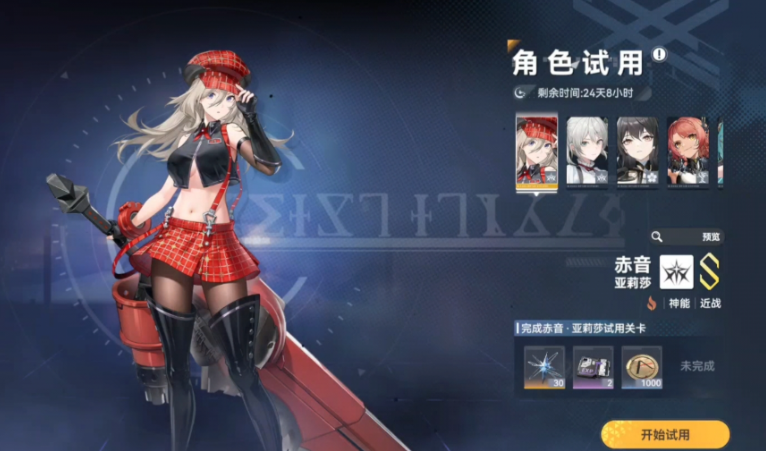Image resolution: width=766 pixels, height=451 pixels.
Task: Choose the white-haired character portrait
Action: tap(587, 151)
